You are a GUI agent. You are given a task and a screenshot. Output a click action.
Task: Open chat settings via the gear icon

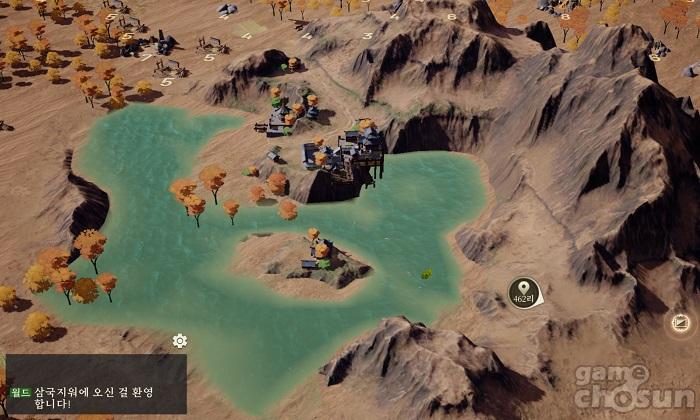pyautogui.click(x=180, y=341)
